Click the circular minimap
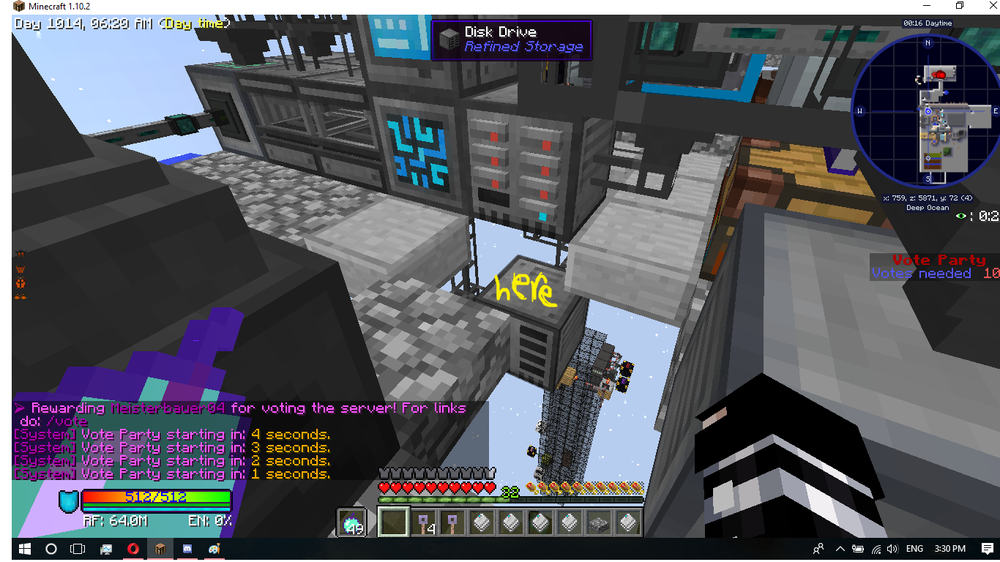Screen dimensions: 1000x562 (x=926, y=111)
